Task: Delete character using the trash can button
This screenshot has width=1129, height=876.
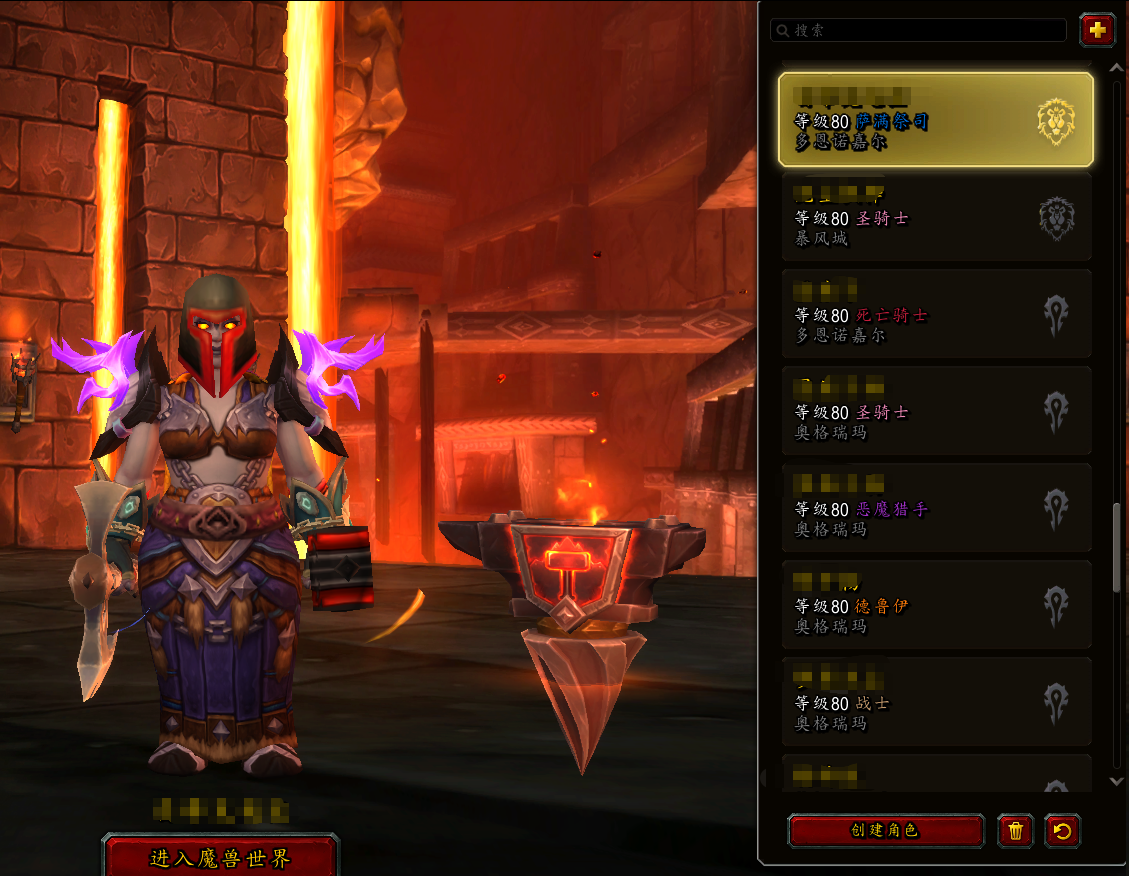Action: point(1015,830)
